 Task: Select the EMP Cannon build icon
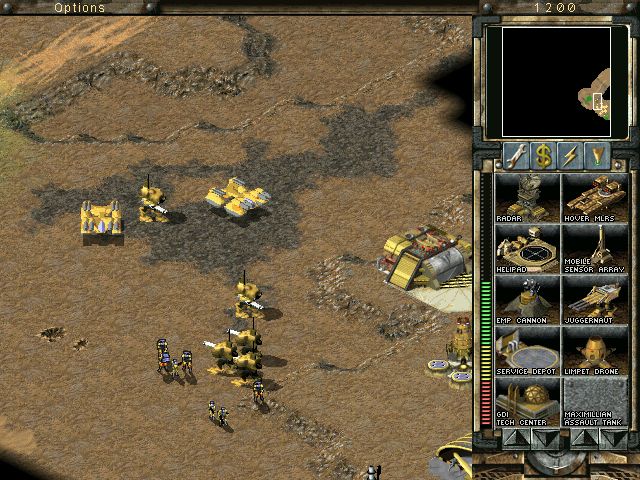click(x=527, y=299)
